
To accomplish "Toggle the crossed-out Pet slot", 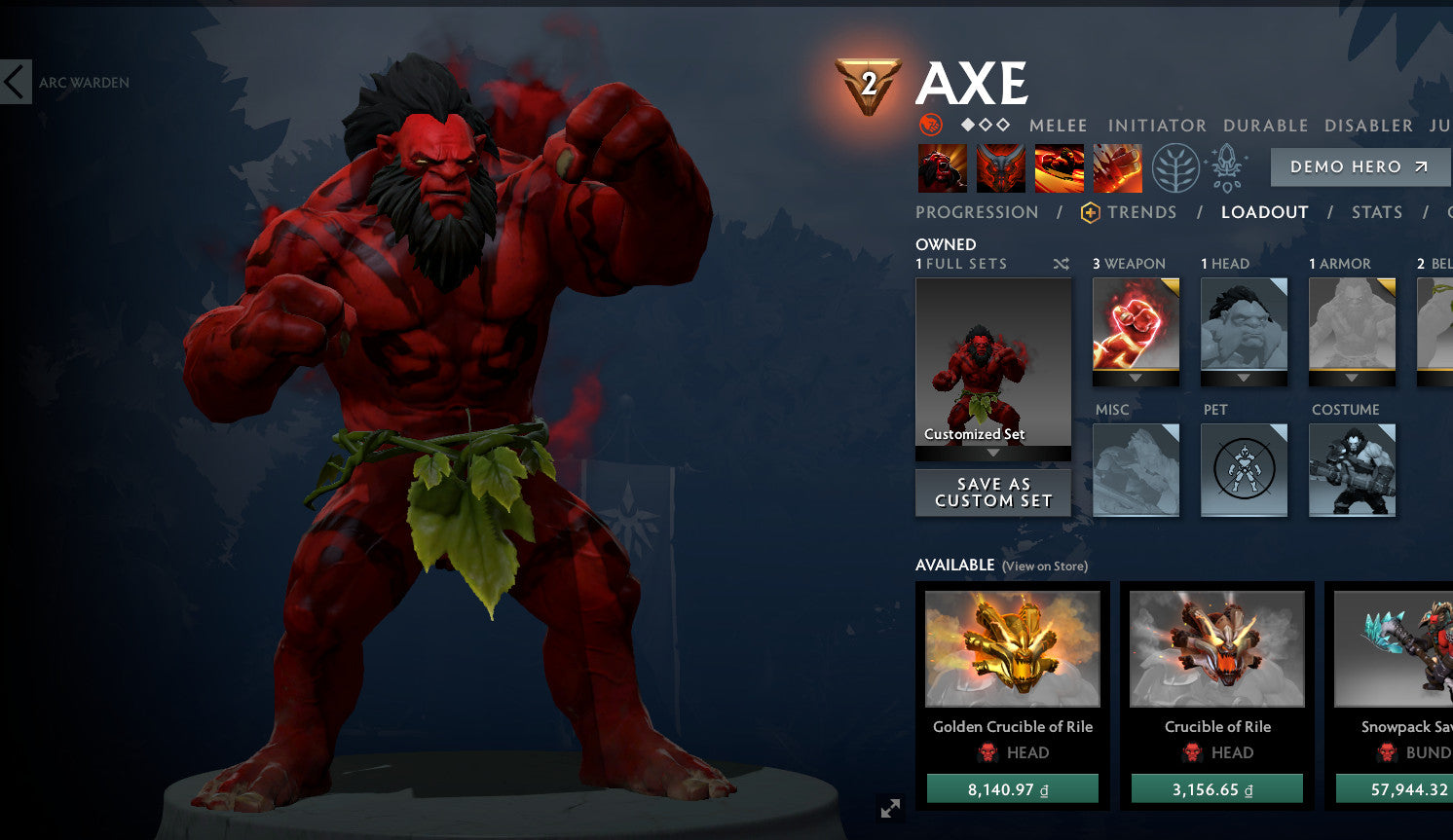I will click(x=1244, y=470).
